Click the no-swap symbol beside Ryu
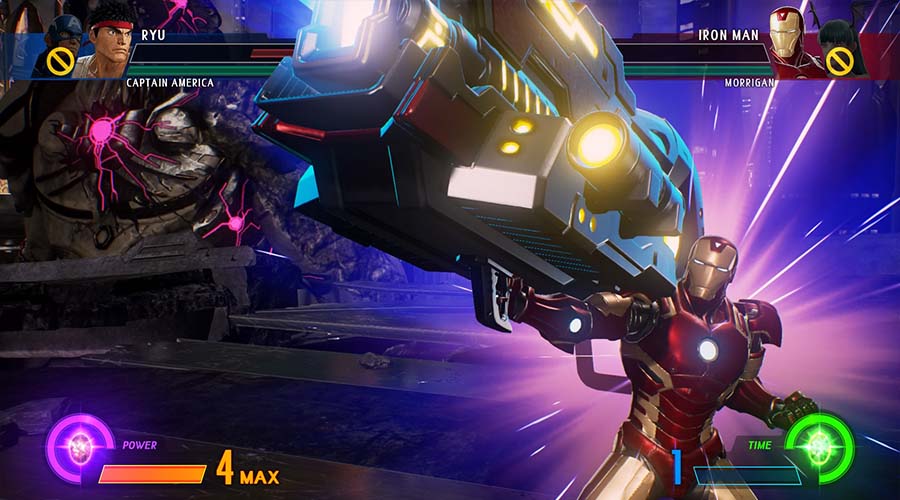The width and height of the screenshot is (900, 500). (x=57, y=64)
